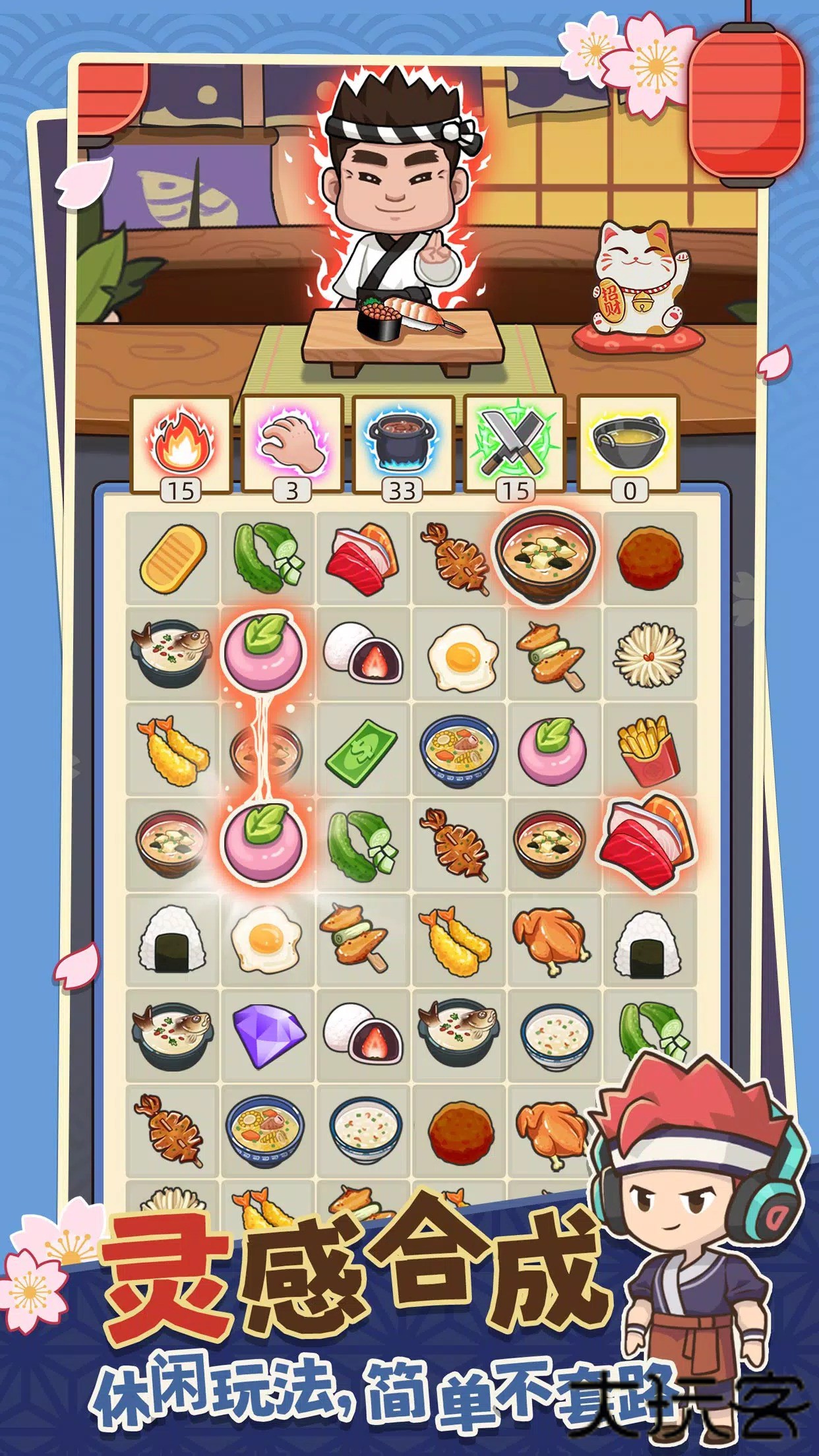The width and height of the screenshot is (819, 1456).
Task: Select the green cash banknote tile
Action: (362, 750)
